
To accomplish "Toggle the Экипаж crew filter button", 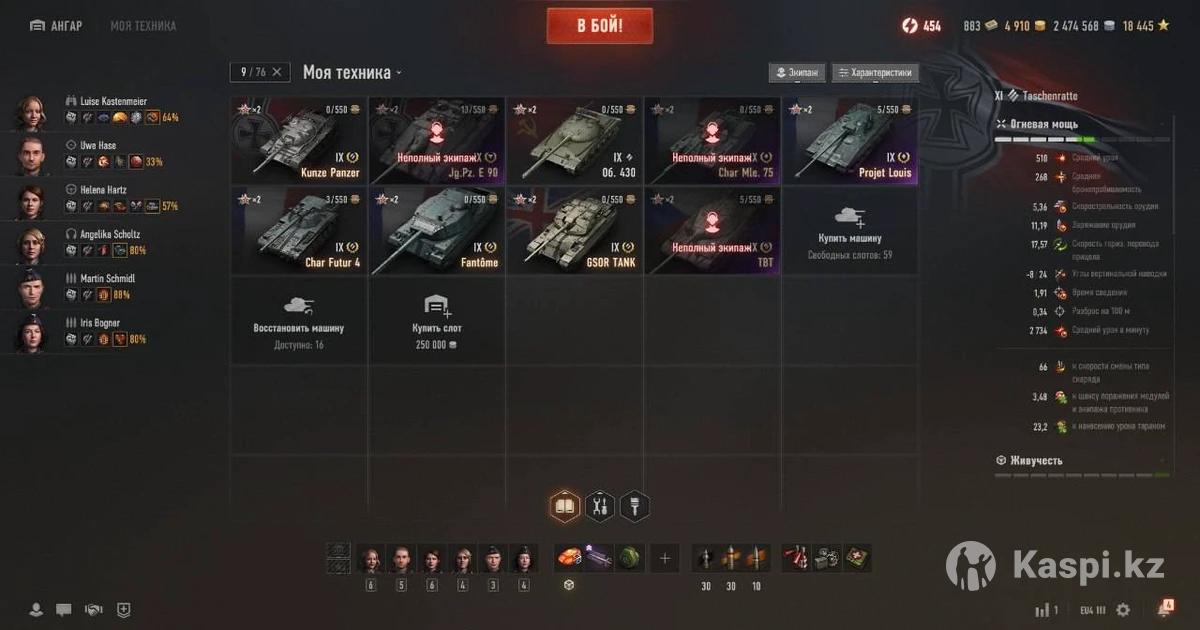I will (797, 73).
